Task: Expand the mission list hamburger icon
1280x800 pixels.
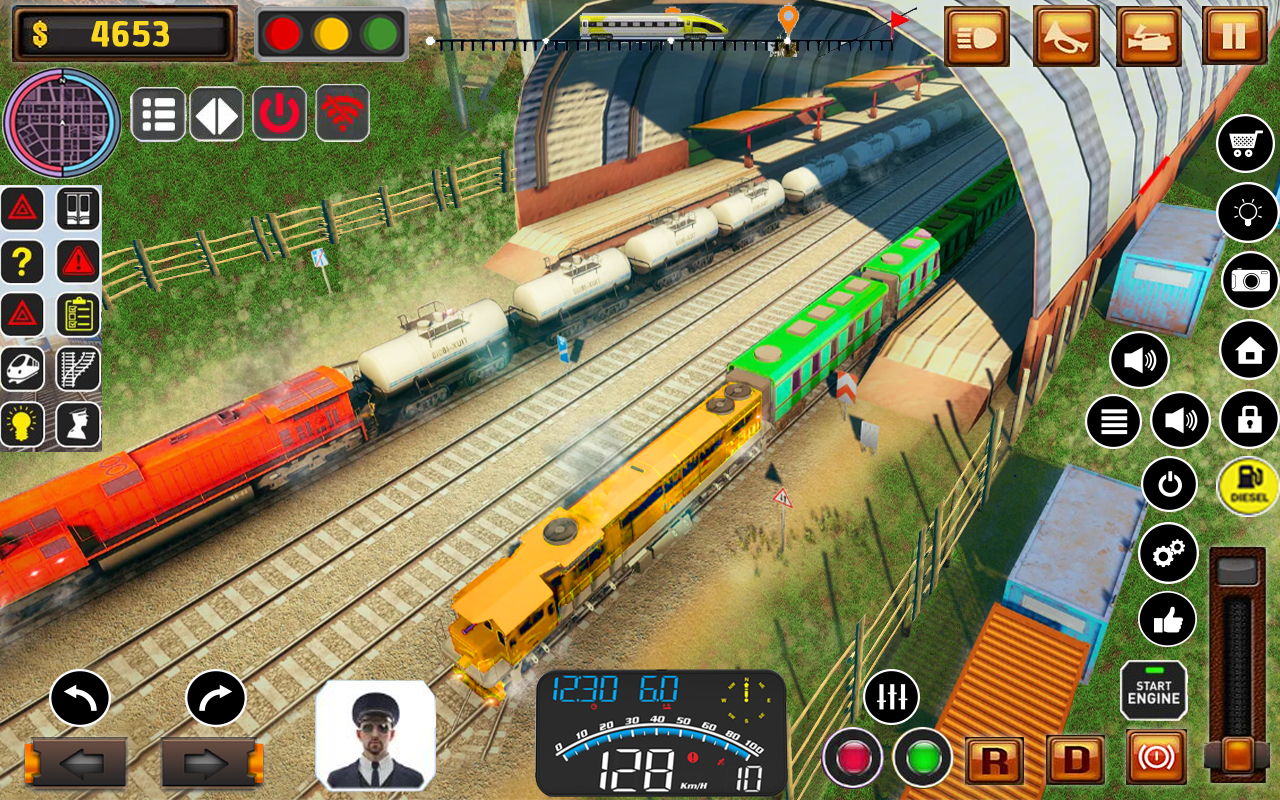Action: (x=158, y=113)
